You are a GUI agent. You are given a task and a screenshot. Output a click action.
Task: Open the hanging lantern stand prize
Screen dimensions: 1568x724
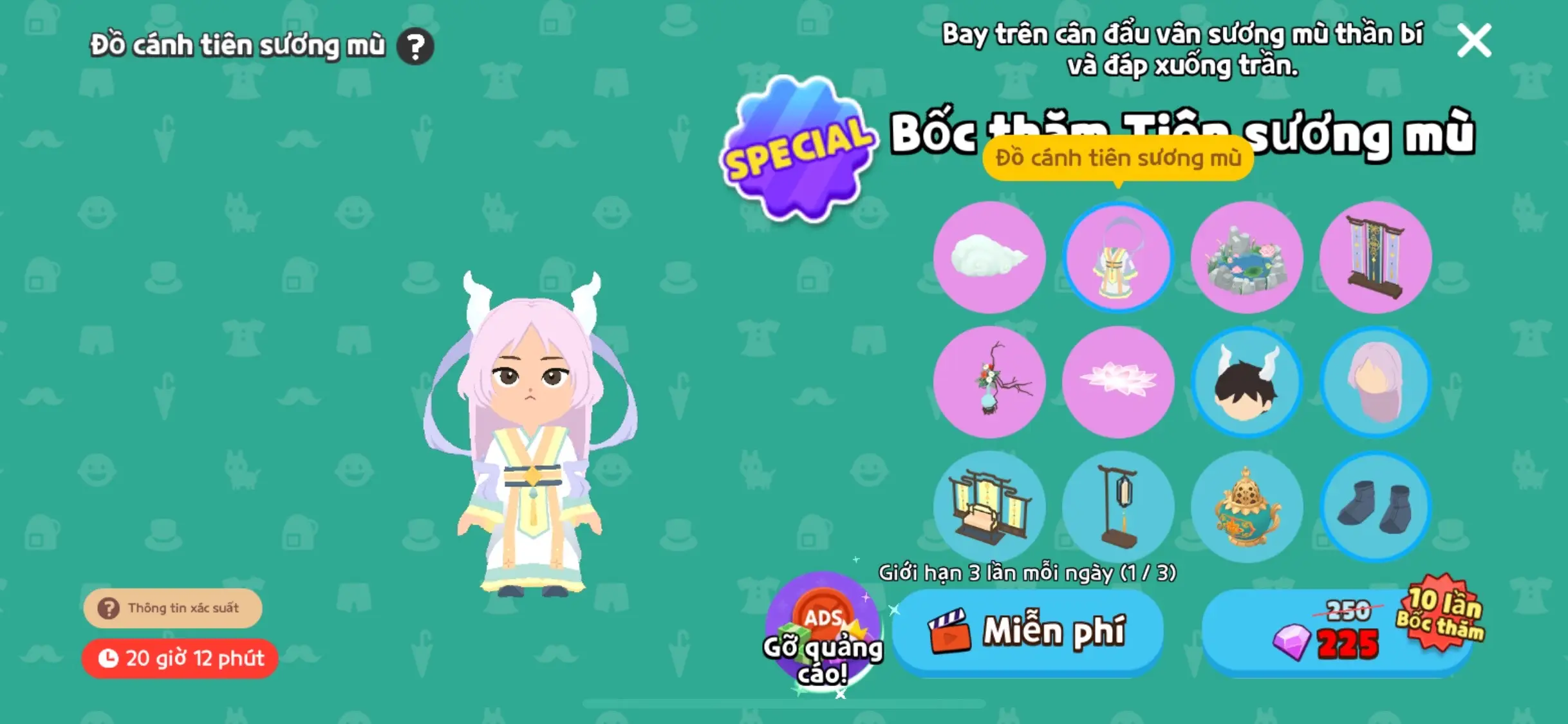(1118, 508)
